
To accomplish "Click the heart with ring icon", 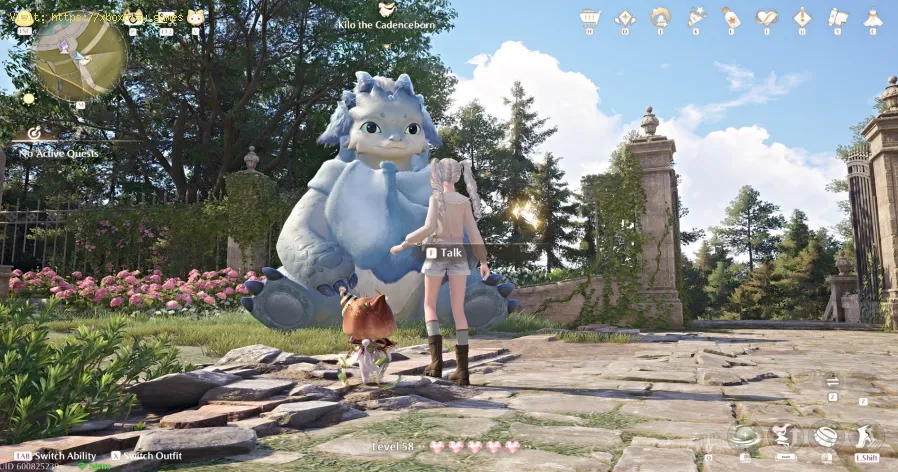I will [766, 17].
